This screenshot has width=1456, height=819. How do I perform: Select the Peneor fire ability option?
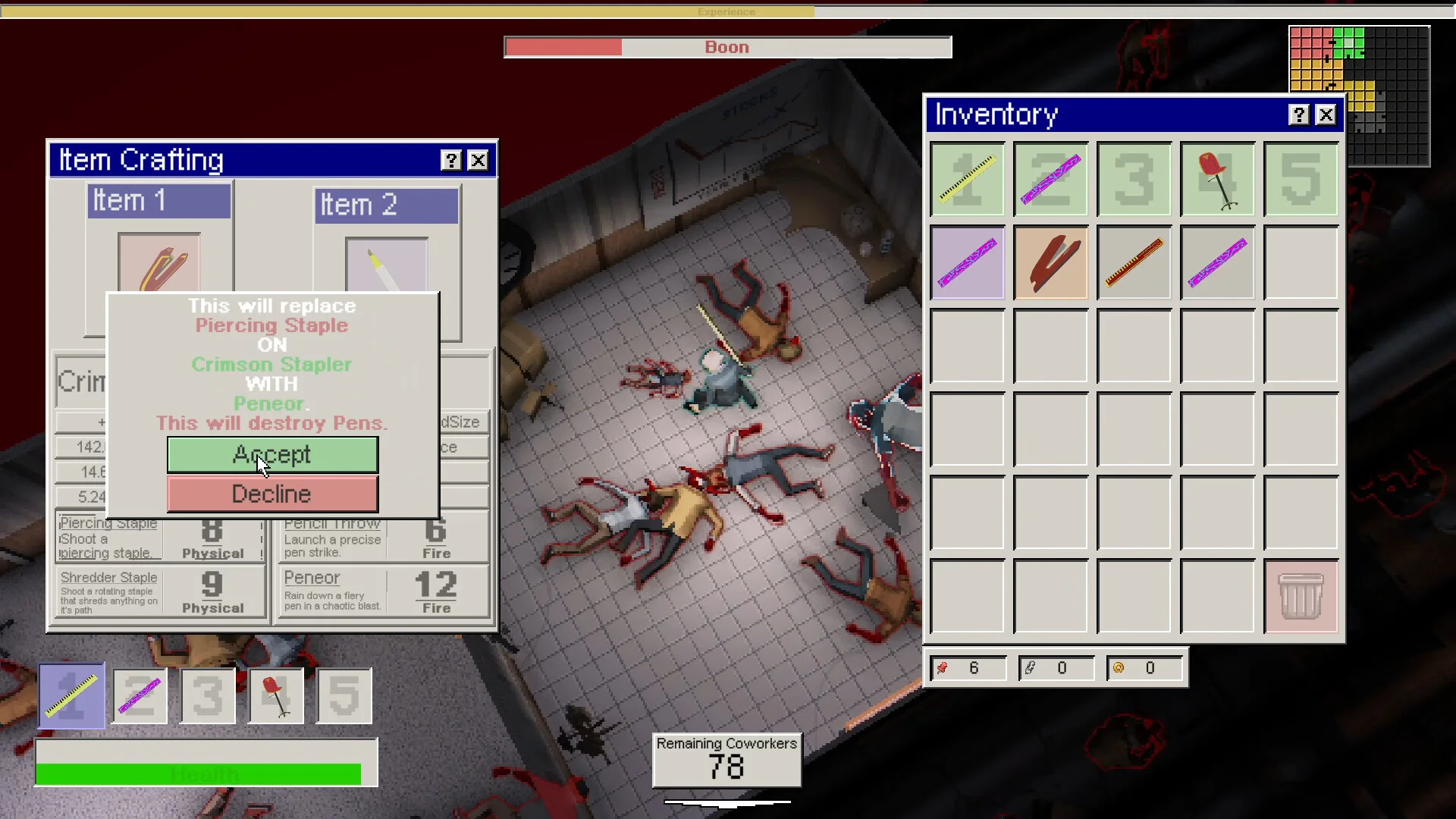tap(384, 592)
